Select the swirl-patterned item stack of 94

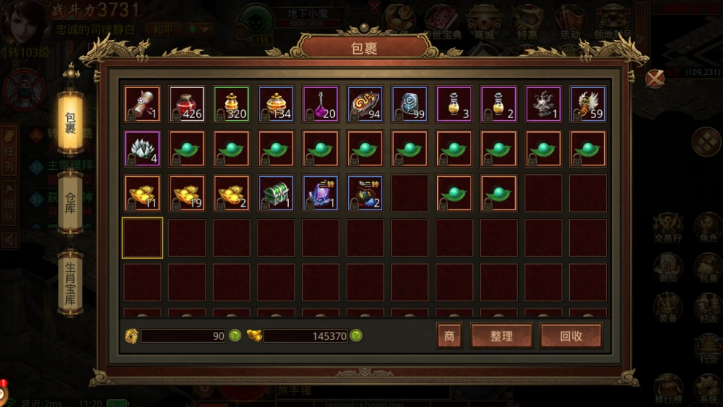[365, 104]
